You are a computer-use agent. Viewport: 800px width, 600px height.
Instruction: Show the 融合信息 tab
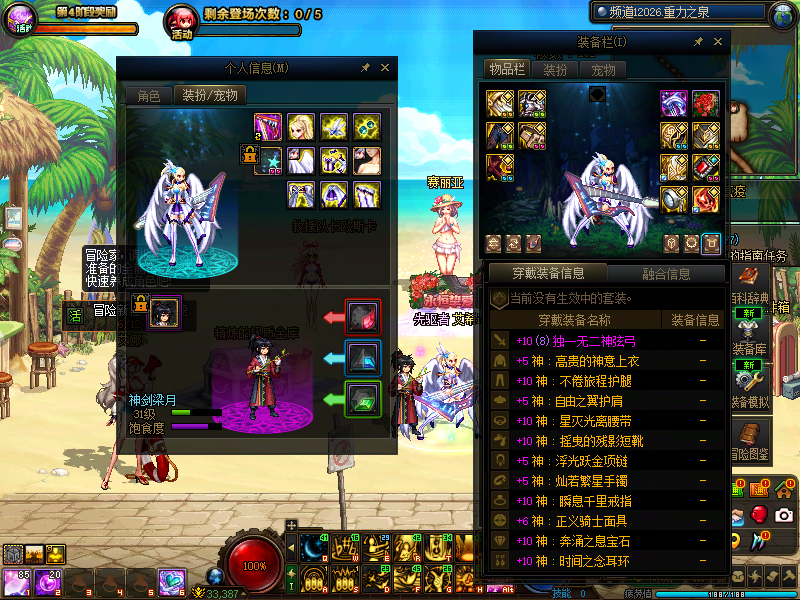(x=666, y=273)
